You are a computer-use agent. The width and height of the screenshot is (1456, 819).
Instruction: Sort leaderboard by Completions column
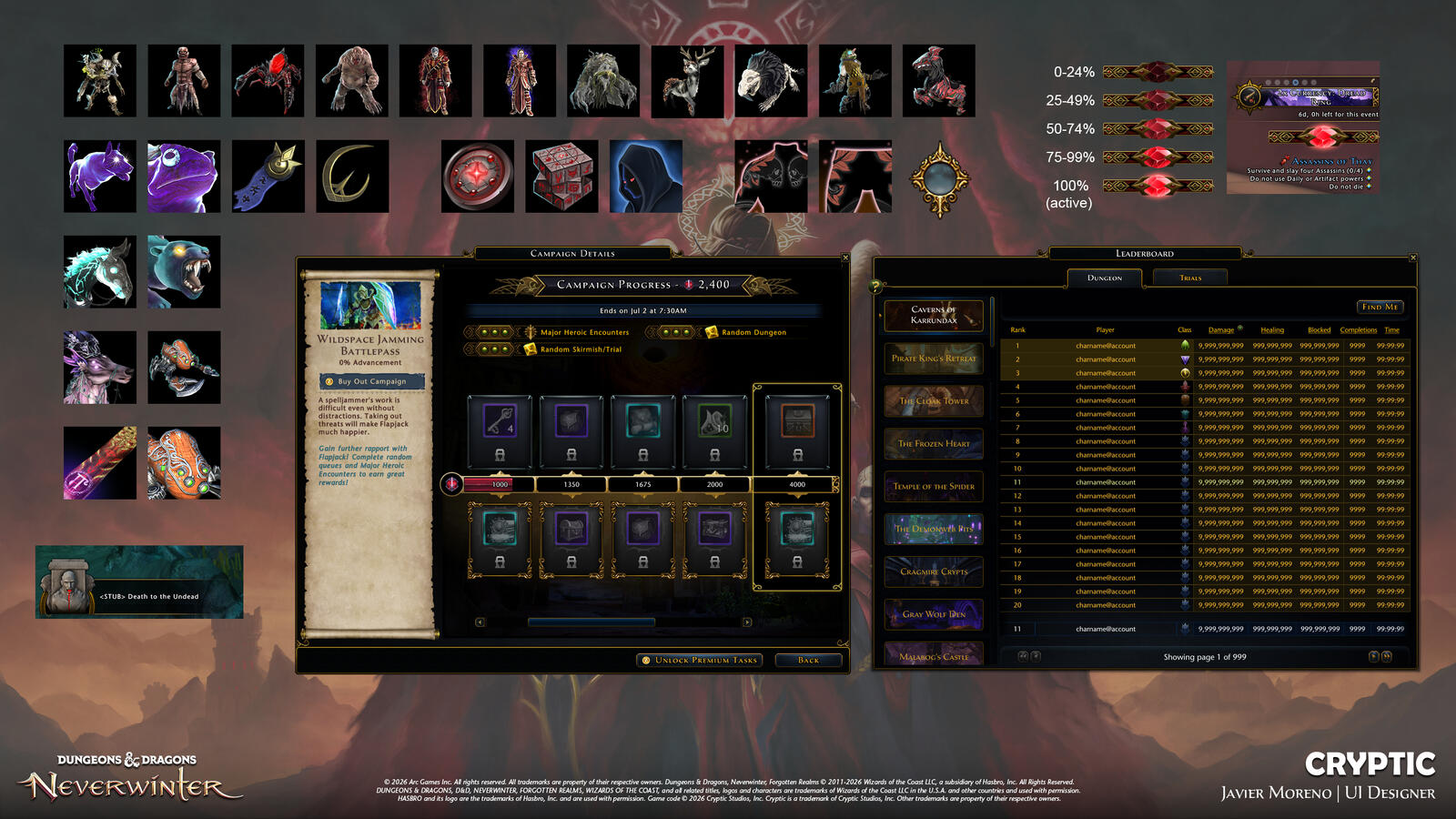pyautogui.click(x=1358, y=329)
